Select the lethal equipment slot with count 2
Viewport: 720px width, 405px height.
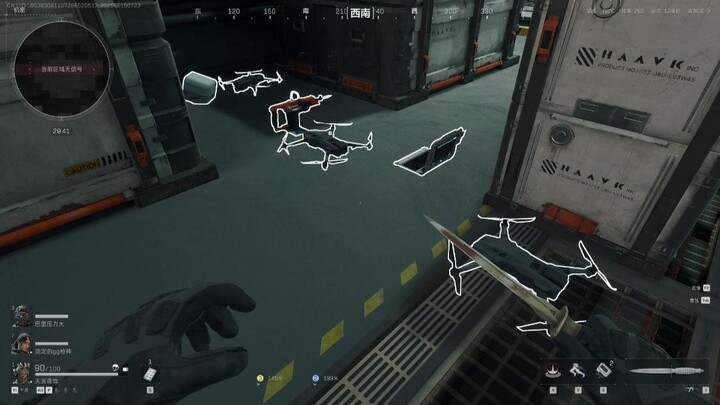[x=603, y=370]
